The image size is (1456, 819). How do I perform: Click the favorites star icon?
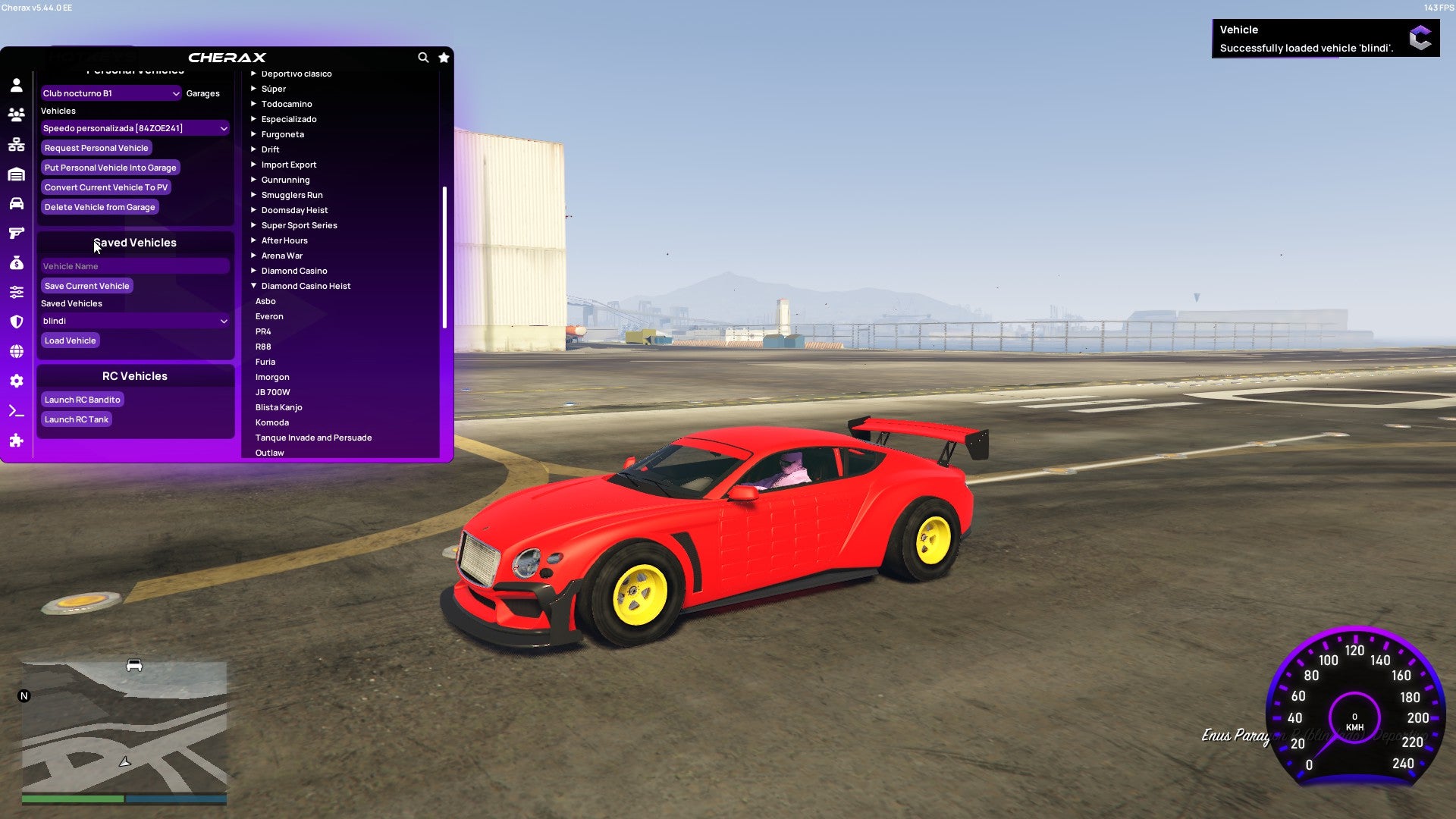pyautogui.click(x=444, y=58)
